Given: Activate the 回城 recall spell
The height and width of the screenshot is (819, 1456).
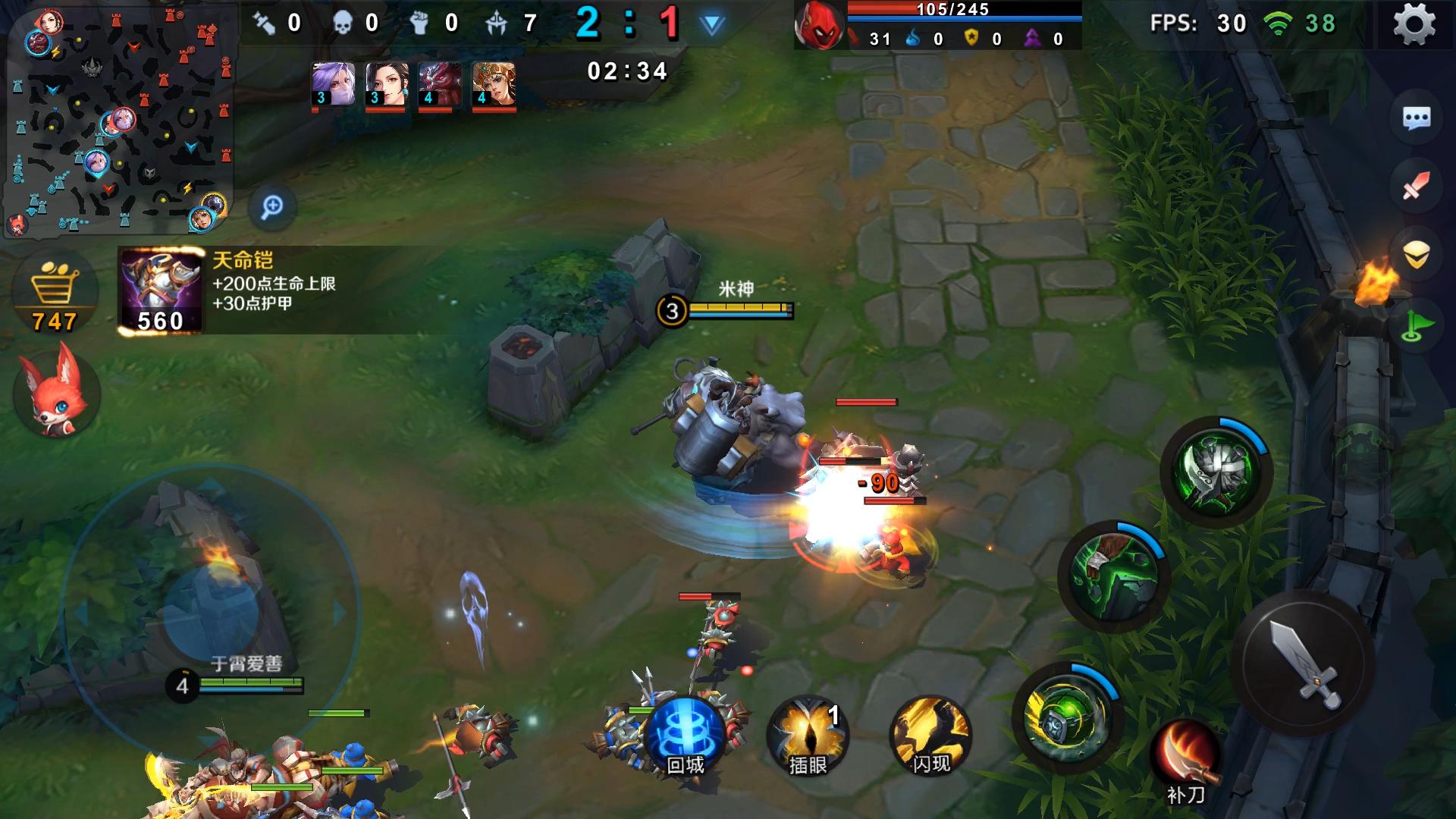Looking at the screenshot, I should point(685,736).
